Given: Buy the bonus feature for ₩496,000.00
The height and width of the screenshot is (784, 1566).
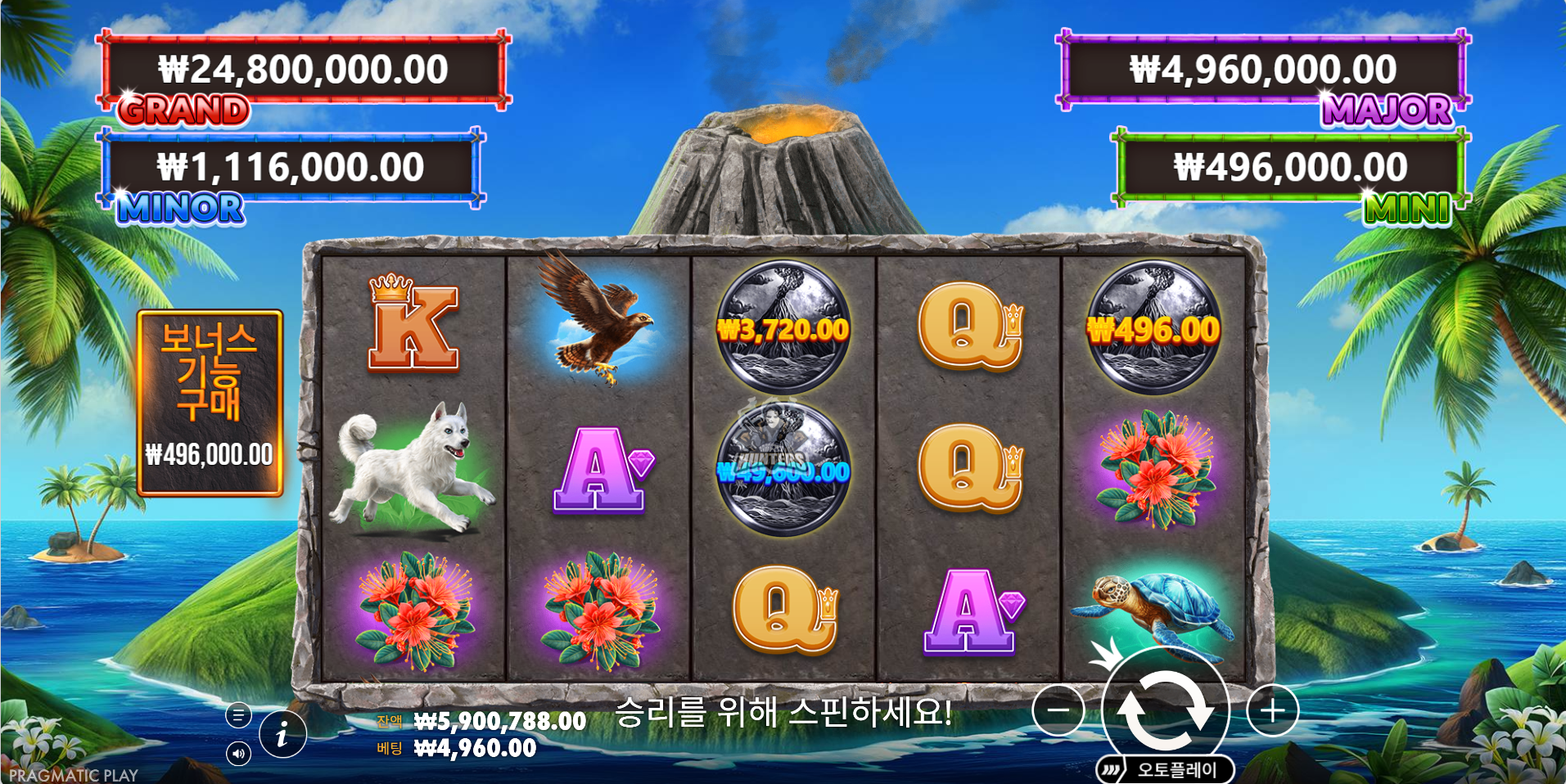Looking at the screenshot, I should pos(210,403).
